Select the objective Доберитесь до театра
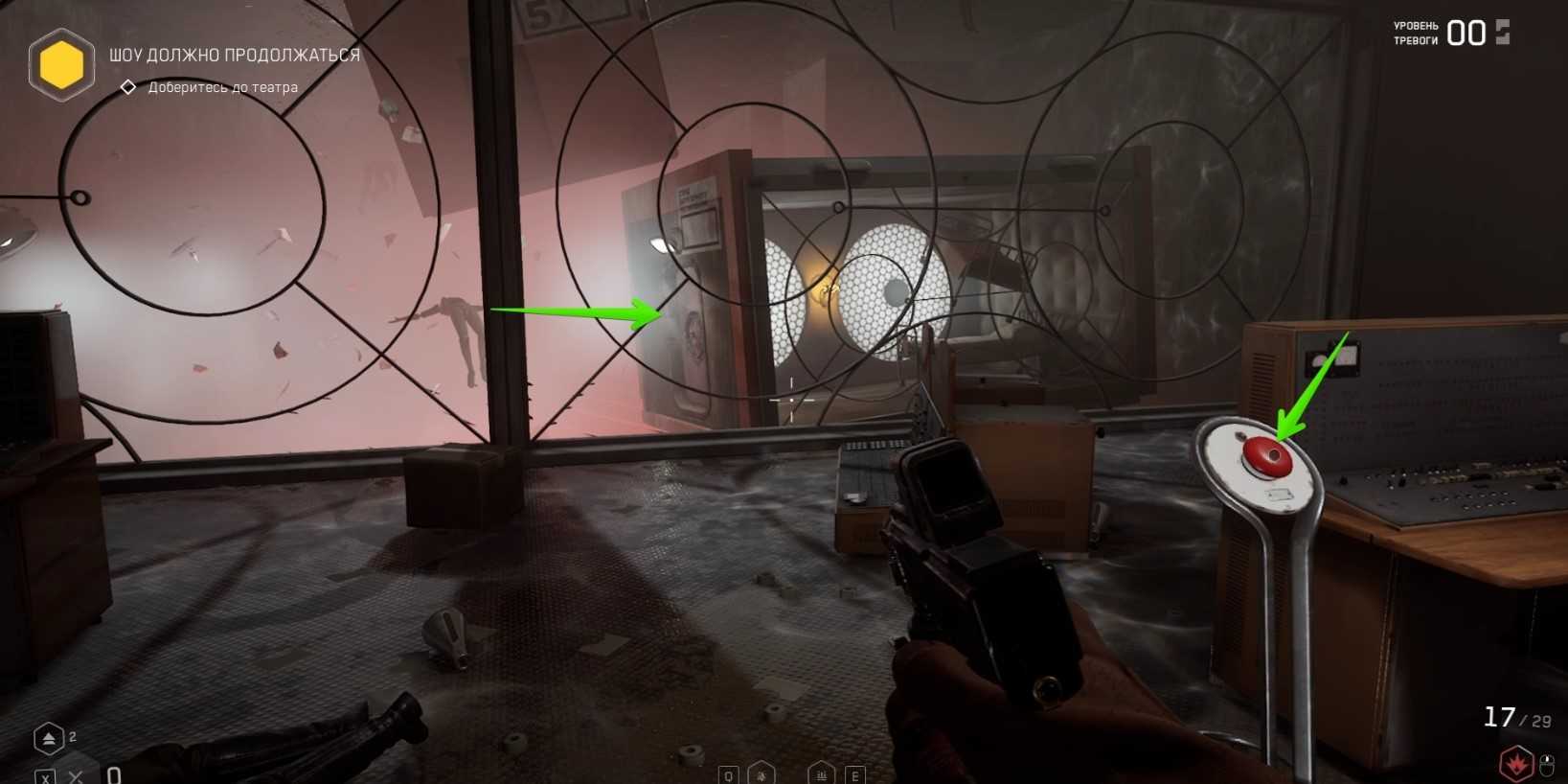 click(222, 87)
